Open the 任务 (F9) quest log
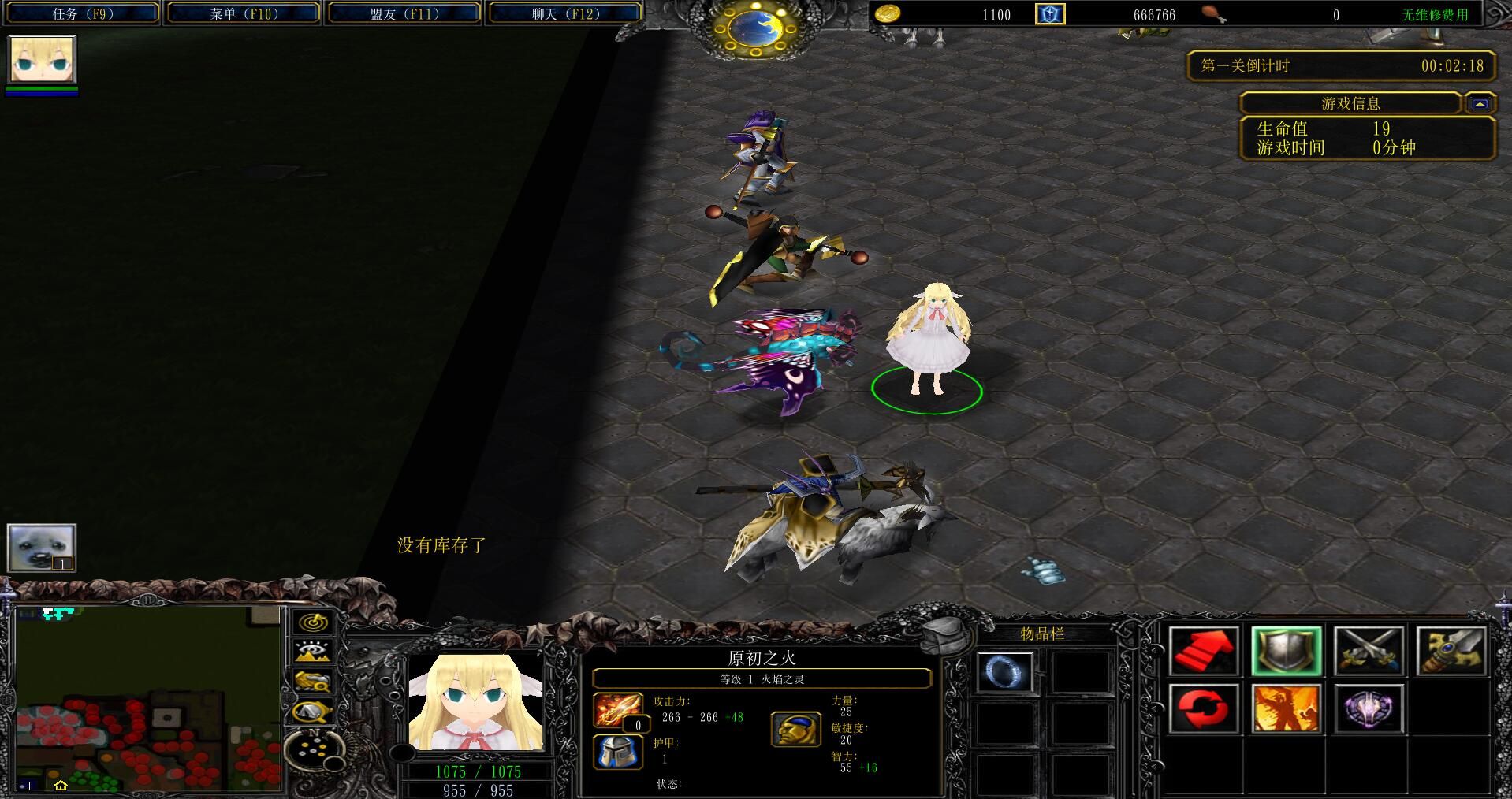Screen dimensions: 1512x799 83,13
